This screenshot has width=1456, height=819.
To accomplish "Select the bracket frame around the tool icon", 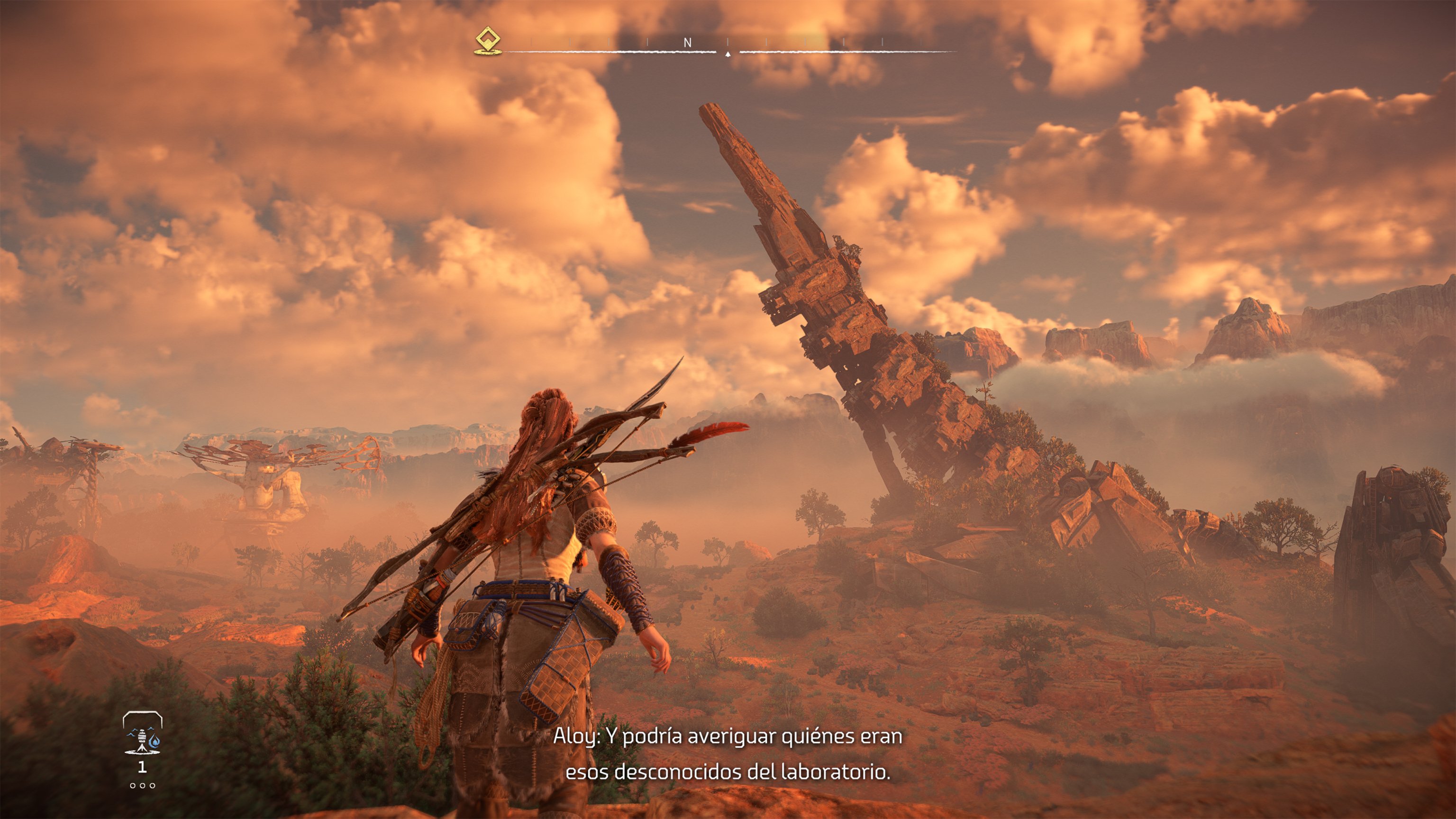I will (143, 714).
